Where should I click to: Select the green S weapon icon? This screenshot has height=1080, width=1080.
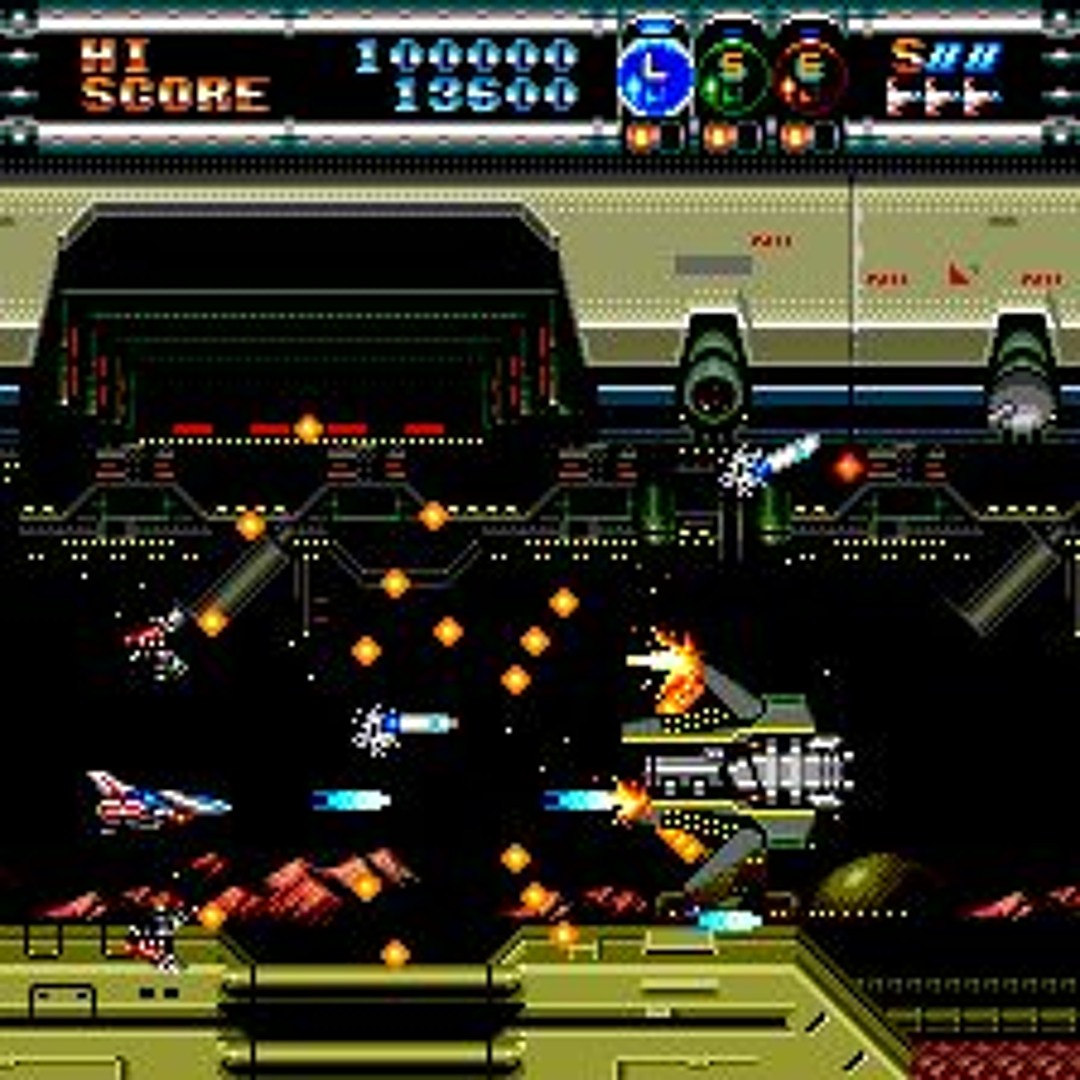pos(733,76)
